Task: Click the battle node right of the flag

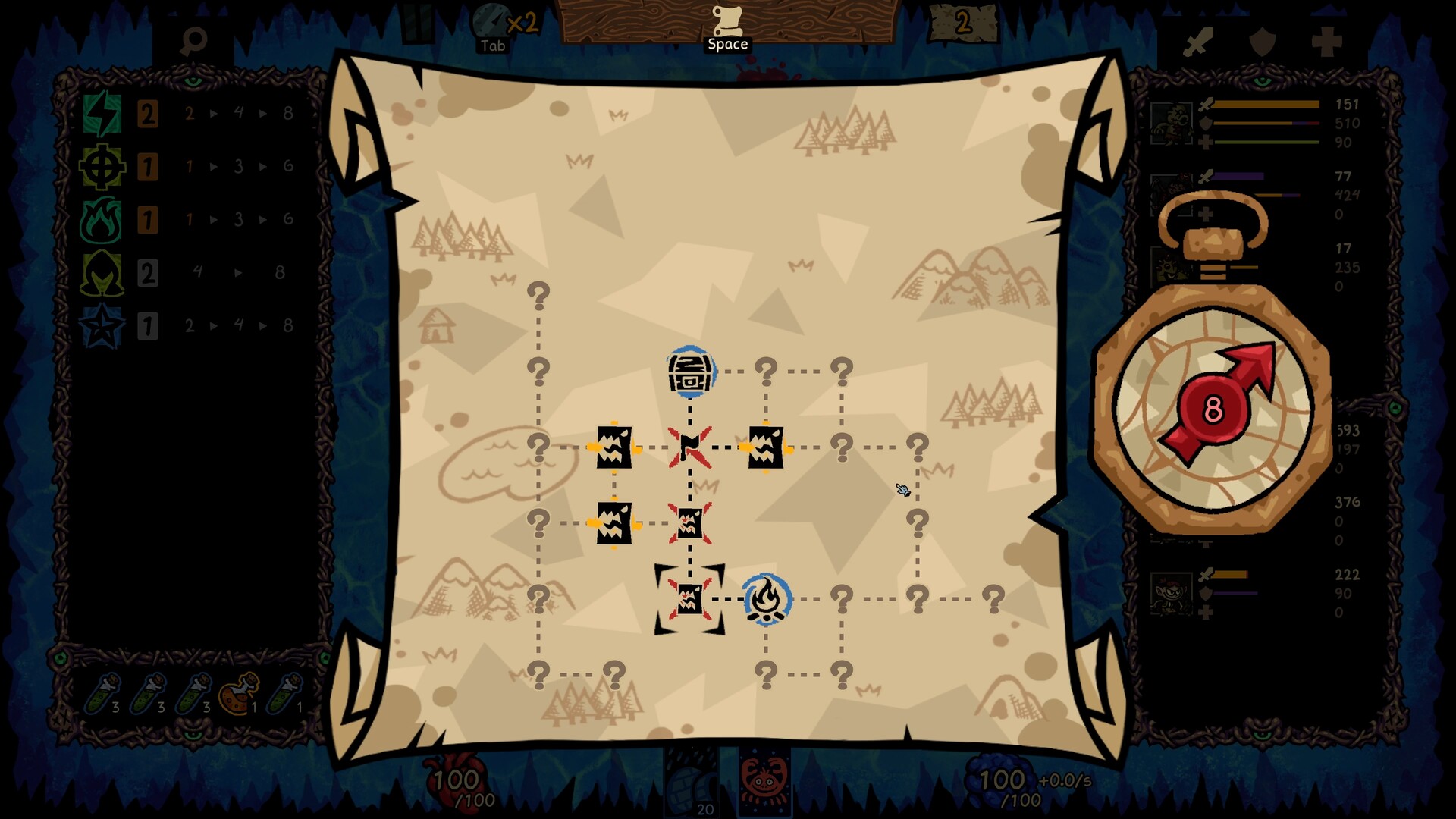Action: pos(766,447)
